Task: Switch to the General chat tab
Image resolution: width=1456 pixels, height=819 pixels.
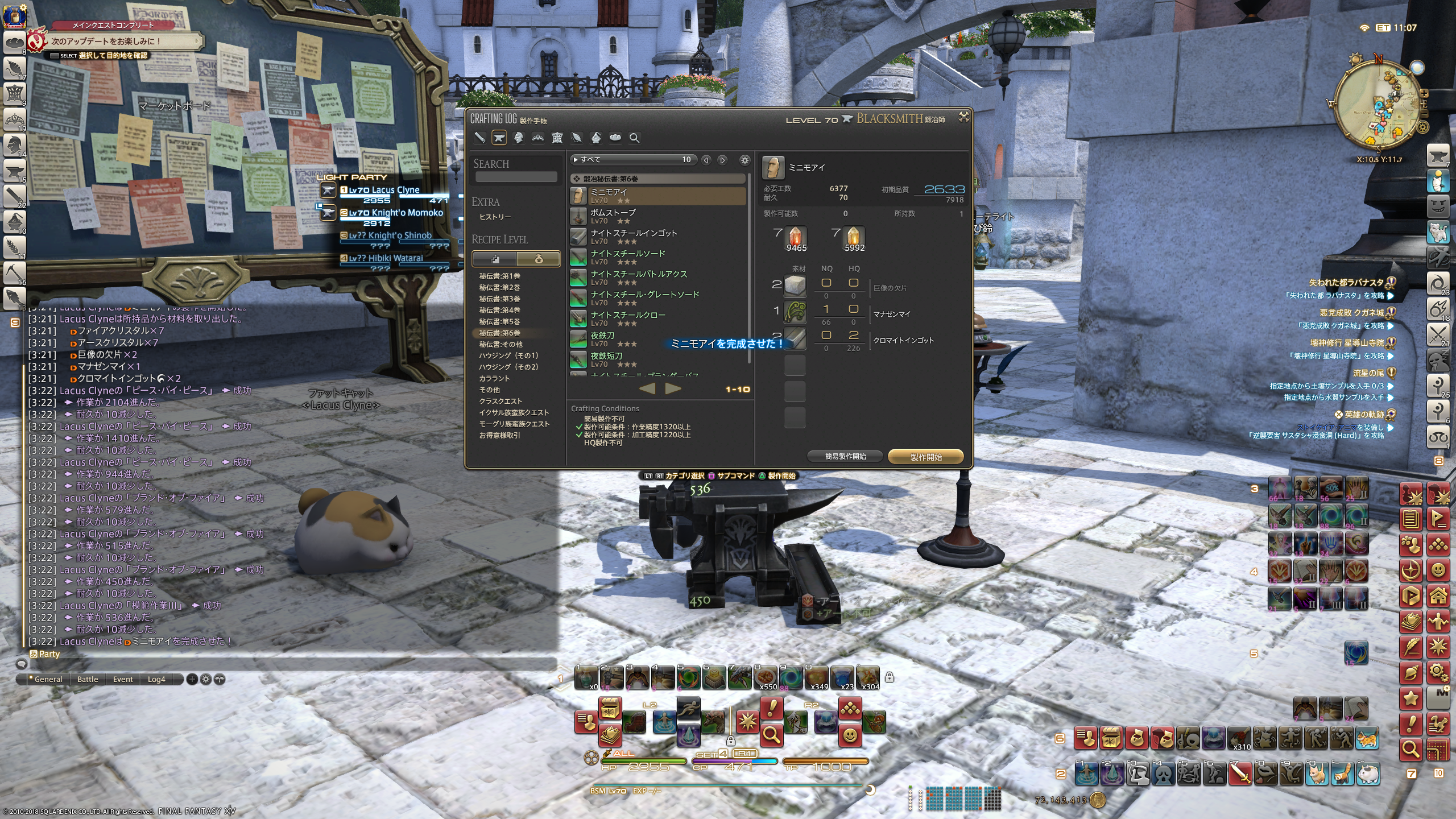Action: coord(48,679)
